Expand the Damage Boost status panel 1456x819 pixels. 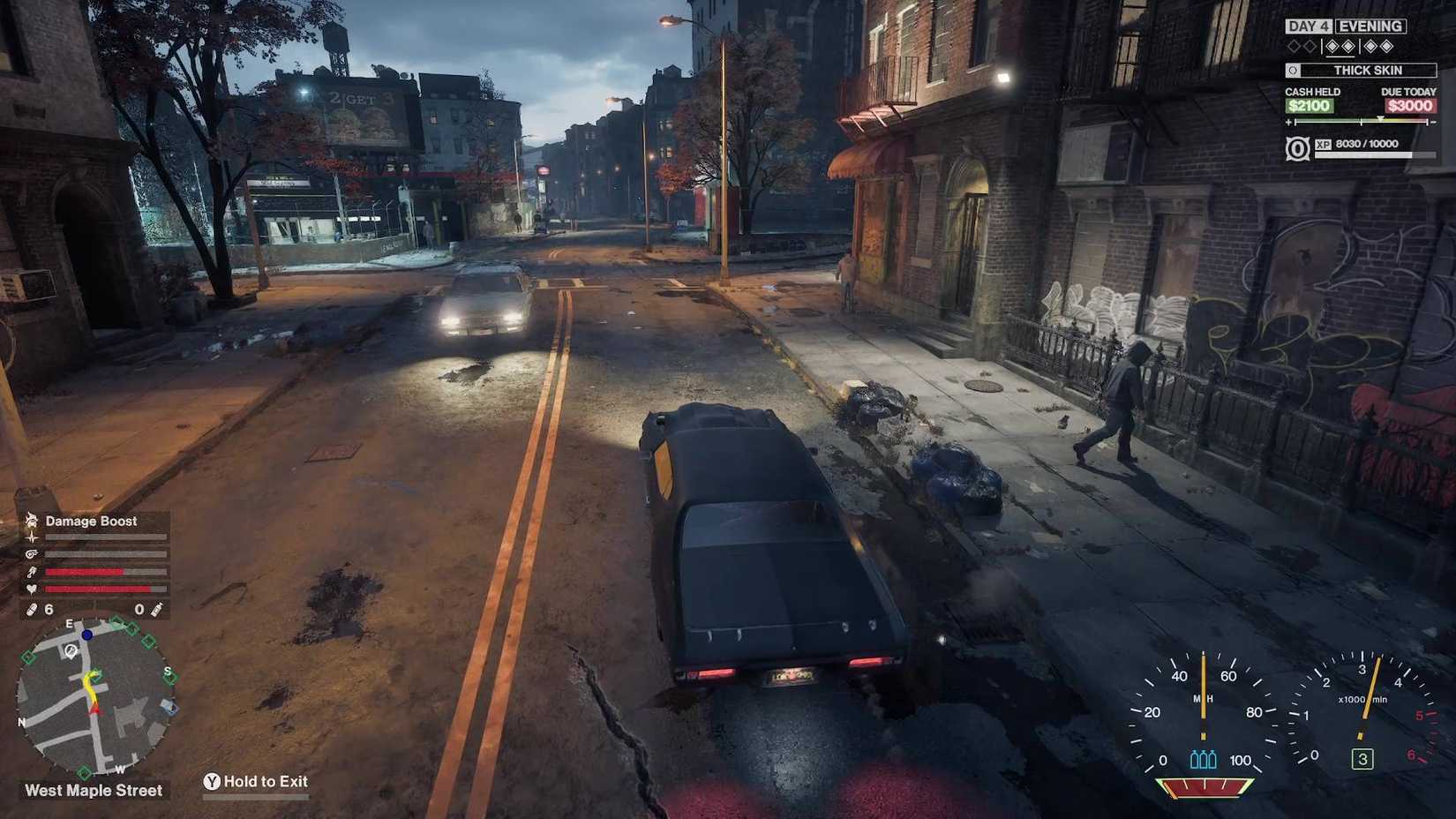point(93,522)
